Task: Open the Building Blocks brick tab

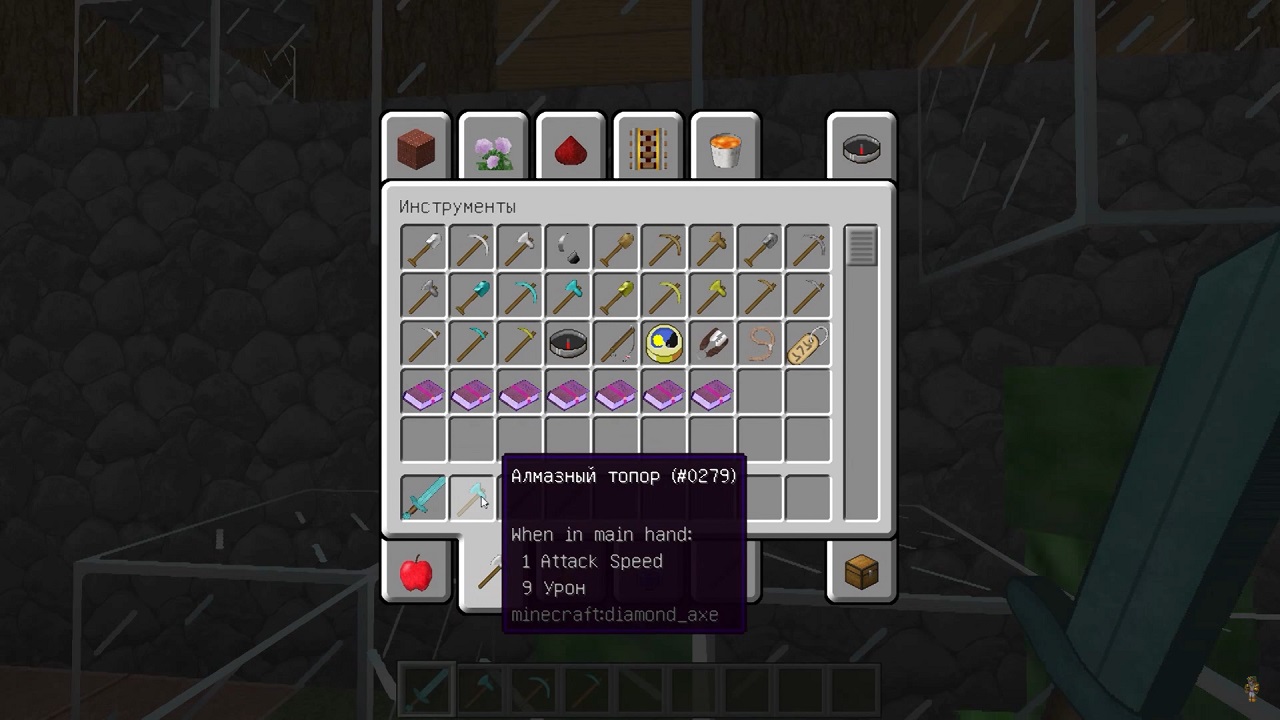Action: [416, 149]
